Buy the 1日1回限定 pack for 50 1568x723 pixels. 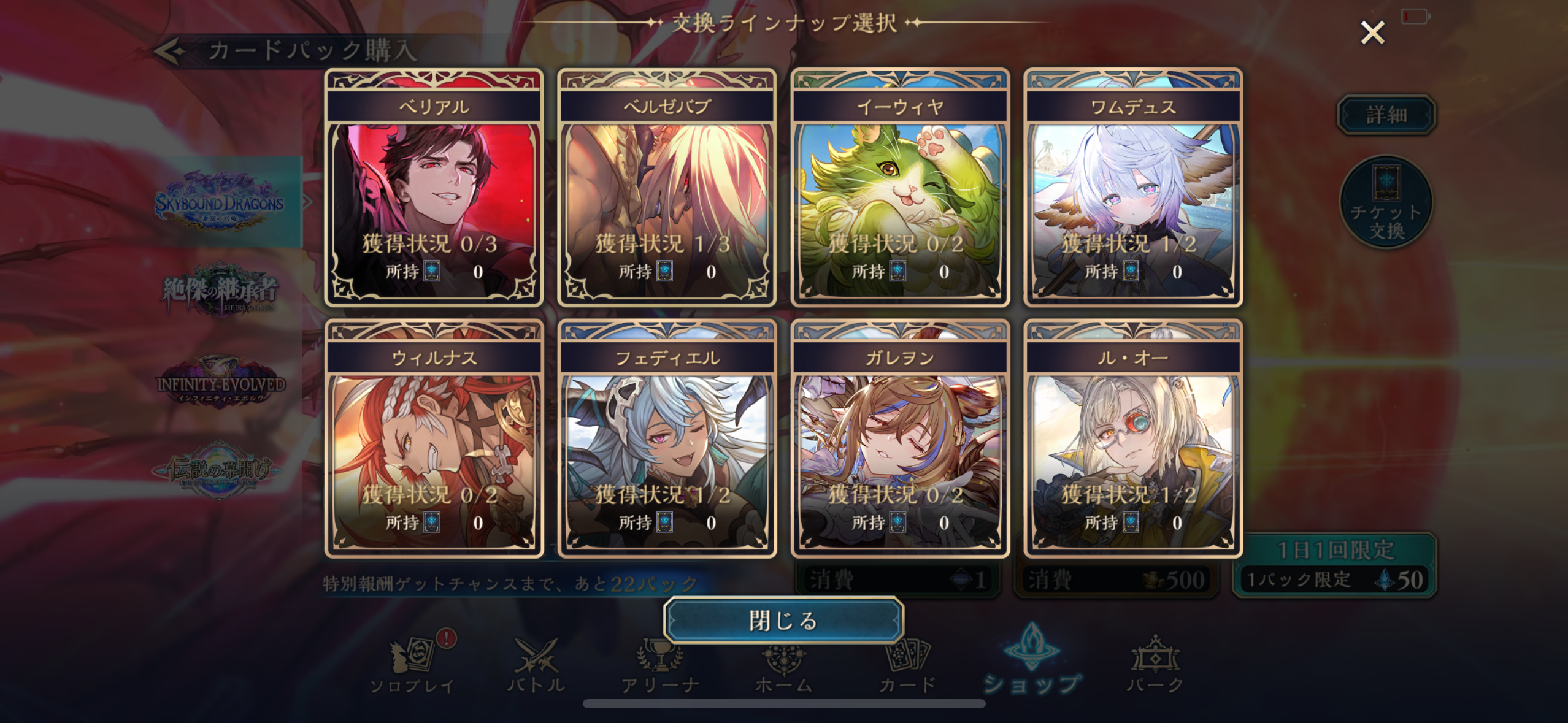(x=1335, y=565)
